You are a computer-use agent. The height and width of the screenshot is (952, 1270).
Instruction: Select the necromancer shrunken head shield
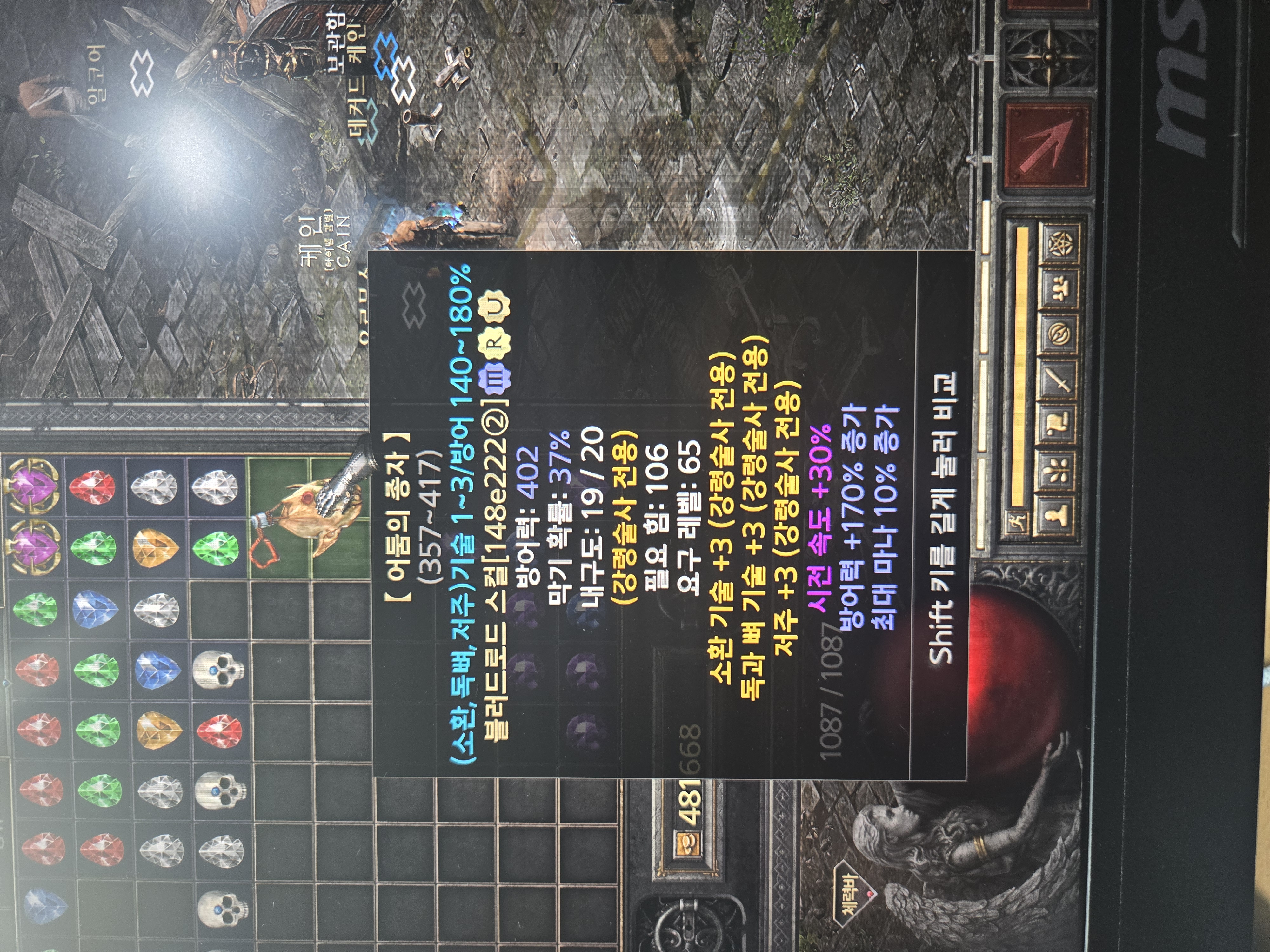point(307,516)
